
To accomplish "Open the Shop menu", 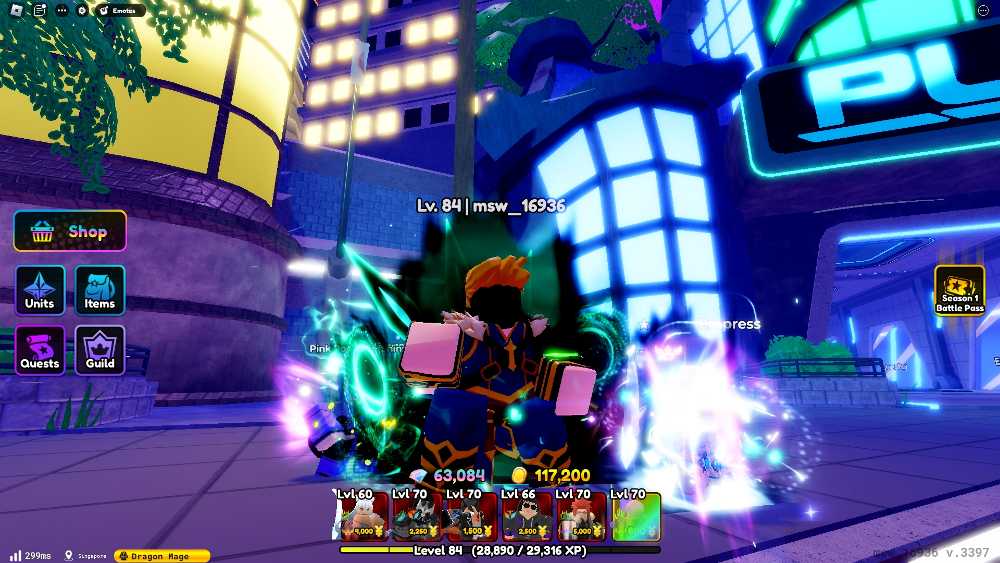I will (x=70, y=232).
